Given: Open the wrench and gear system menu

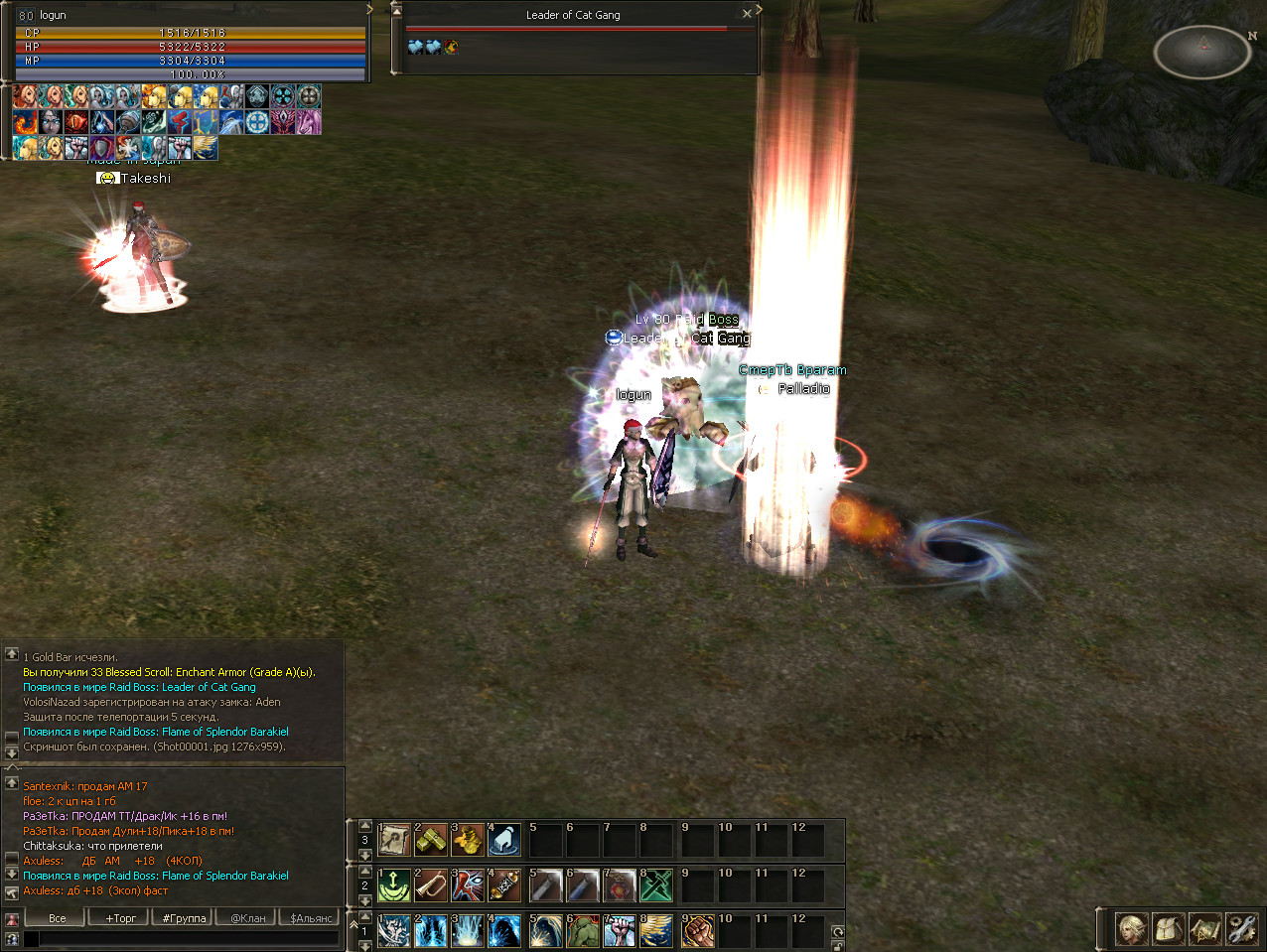Looking at the screenshot, I should click(1241, 930).
